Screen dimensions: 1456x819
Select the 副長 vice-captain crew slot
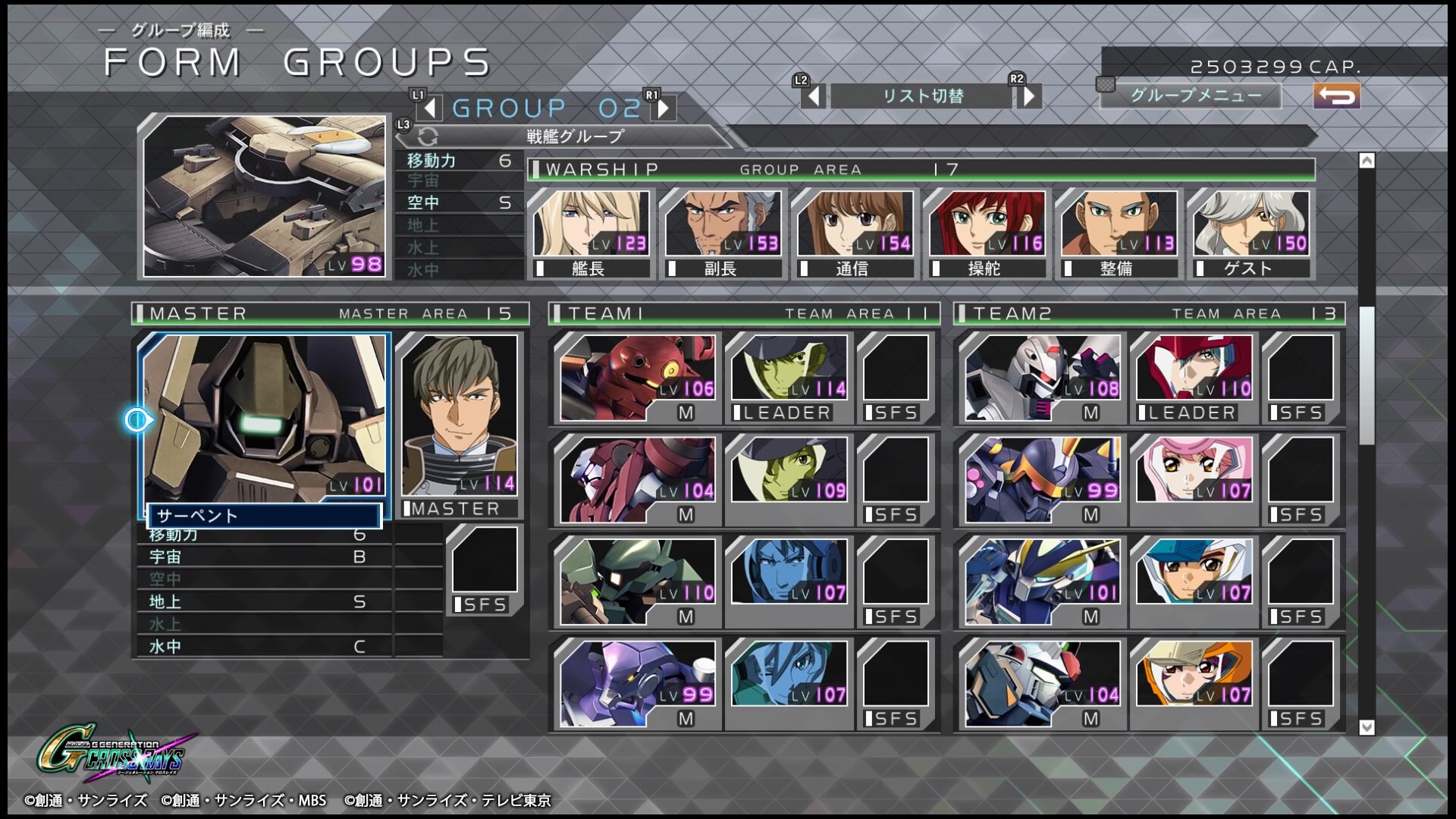click(x=723, y=234)
